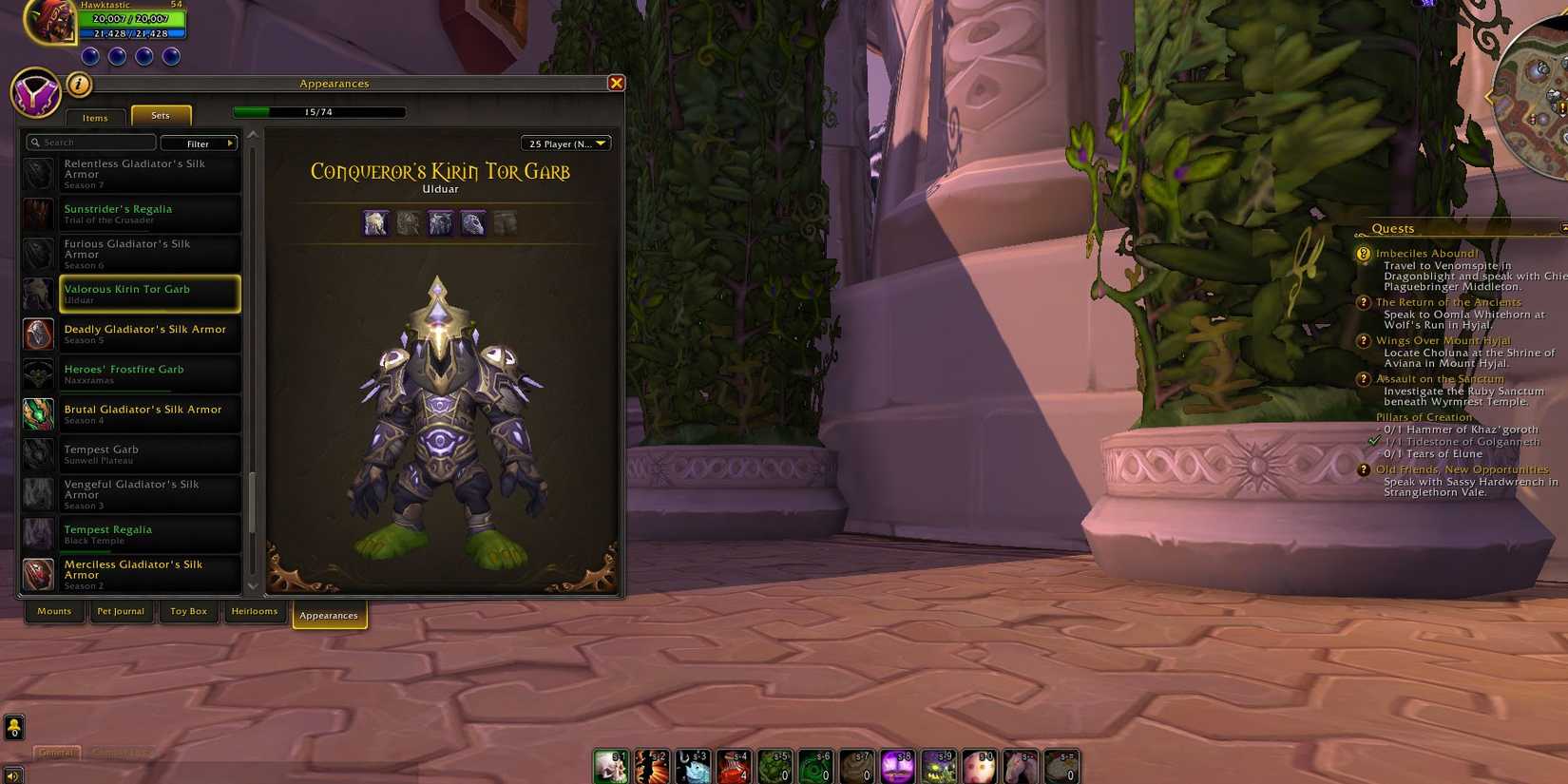Cast the skull spell on the action bar
1568x784 pixels.
click(611, 765)
